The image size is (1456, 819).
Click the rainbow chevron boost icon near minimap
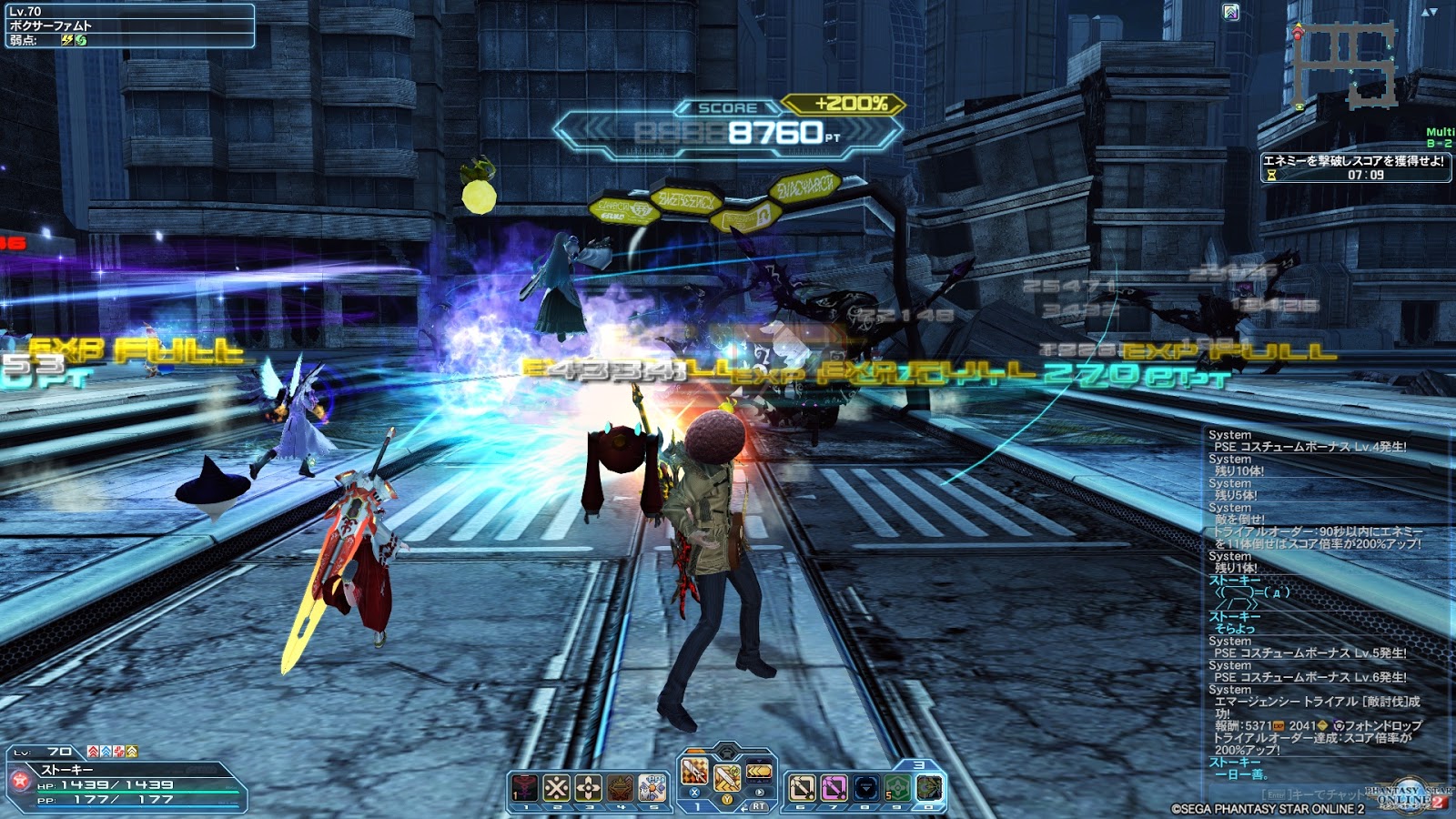click(x=1230, y=13)
